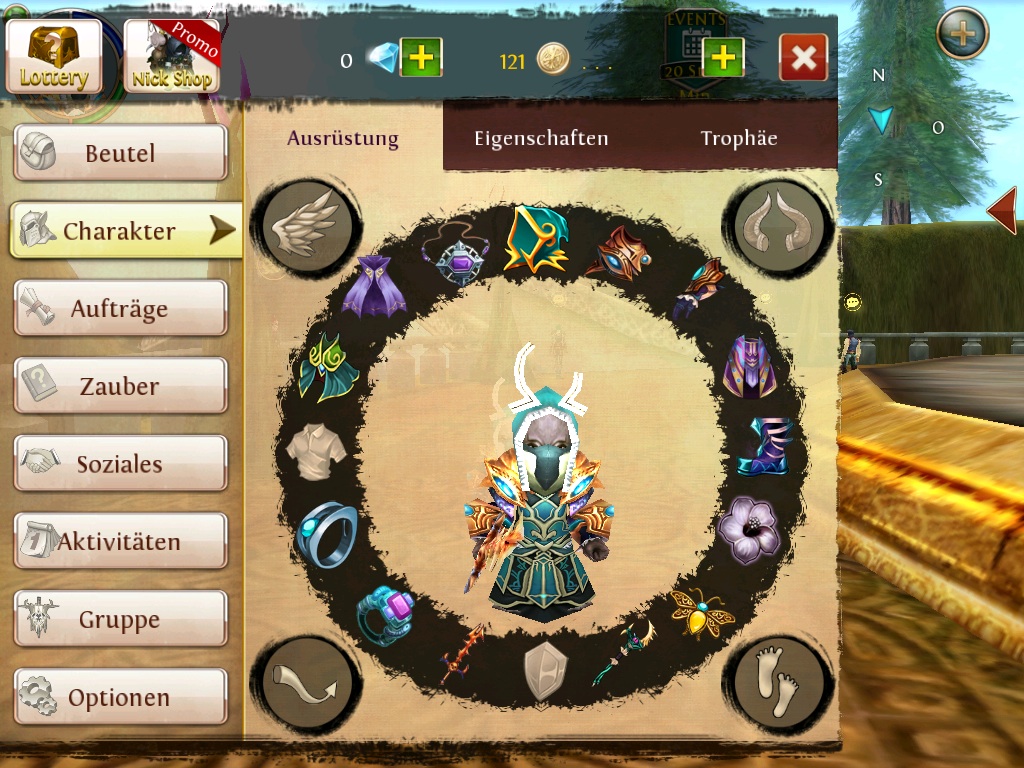Buy more gold coins with plus button
The image size is (1024, 768).
tap(723, 59)
